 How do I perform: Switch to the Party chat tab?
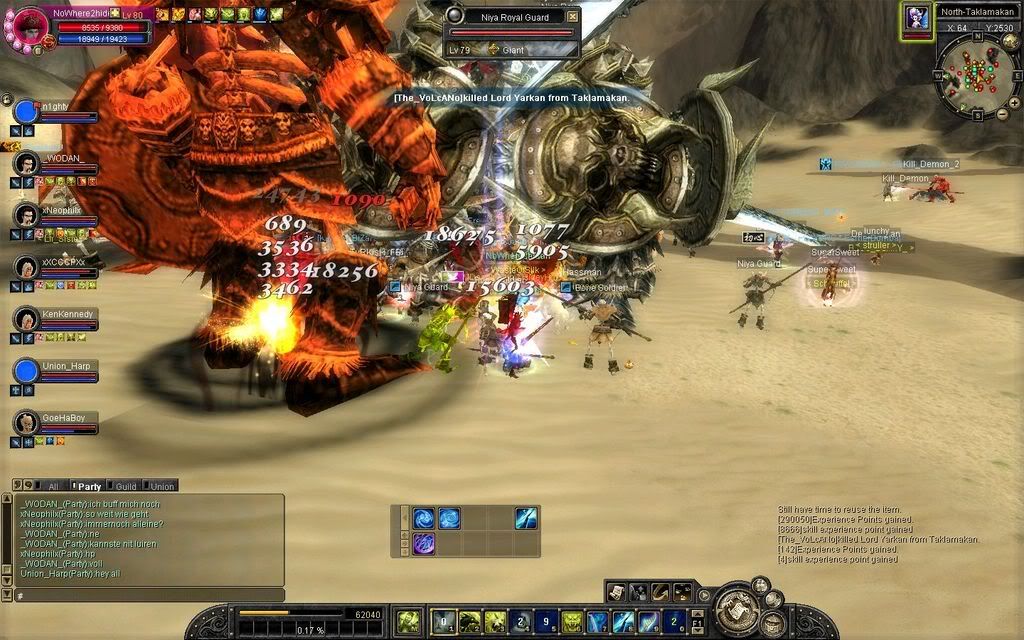pos(89,486)
